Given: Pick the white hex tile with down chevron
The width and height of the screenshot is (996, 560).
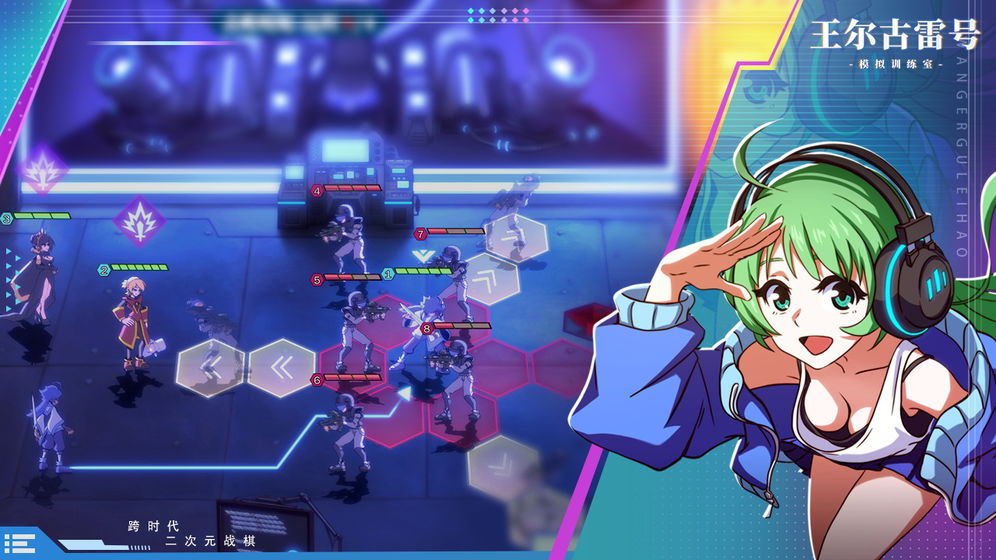Looking at the screenshot, I should tap(503, 466).
